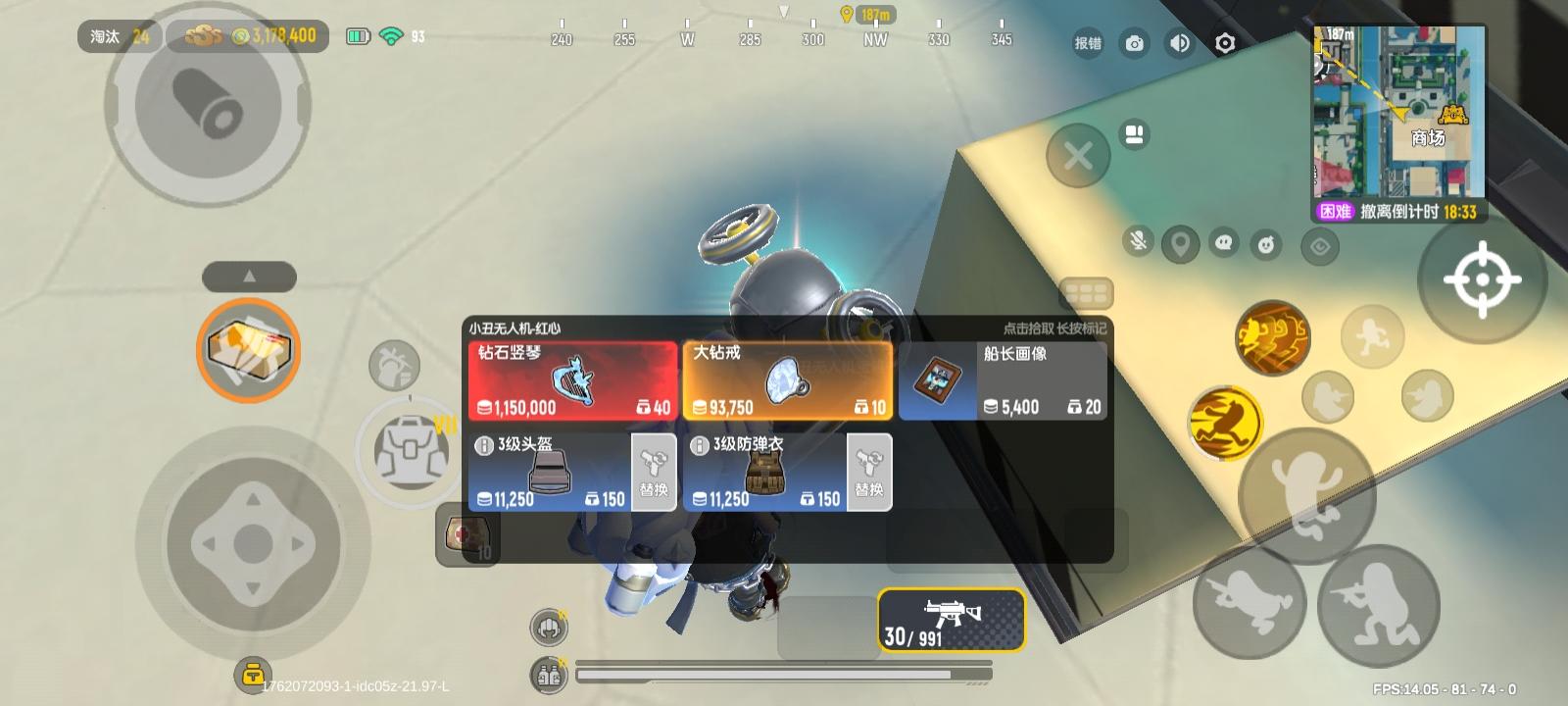1568x706 pixels.
Task: Expand the item bar with the up arrow
Action: coord(250,277)
